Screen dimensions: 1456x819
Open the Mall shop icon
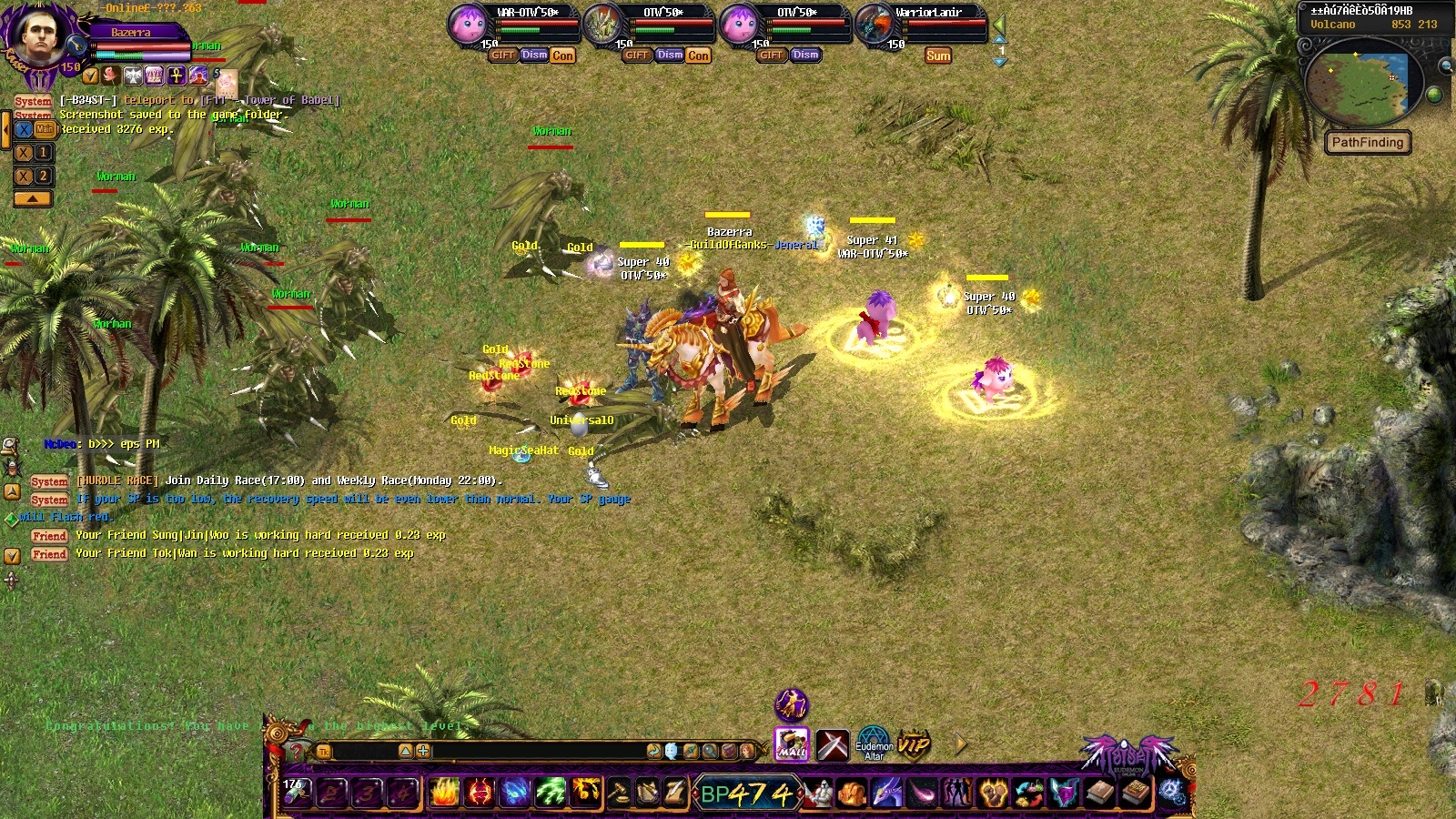792,744
